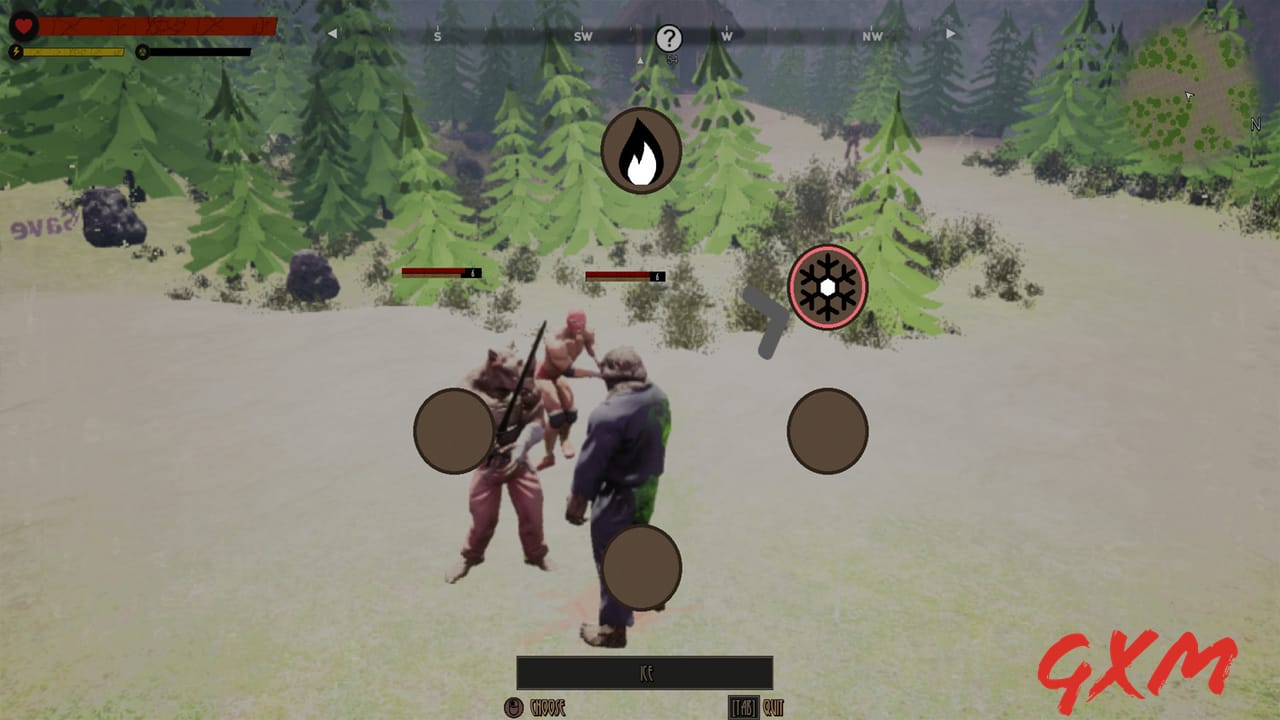
Task: Click the chevron arrow pointing at Ice
Action: click(x=765, y=320)
